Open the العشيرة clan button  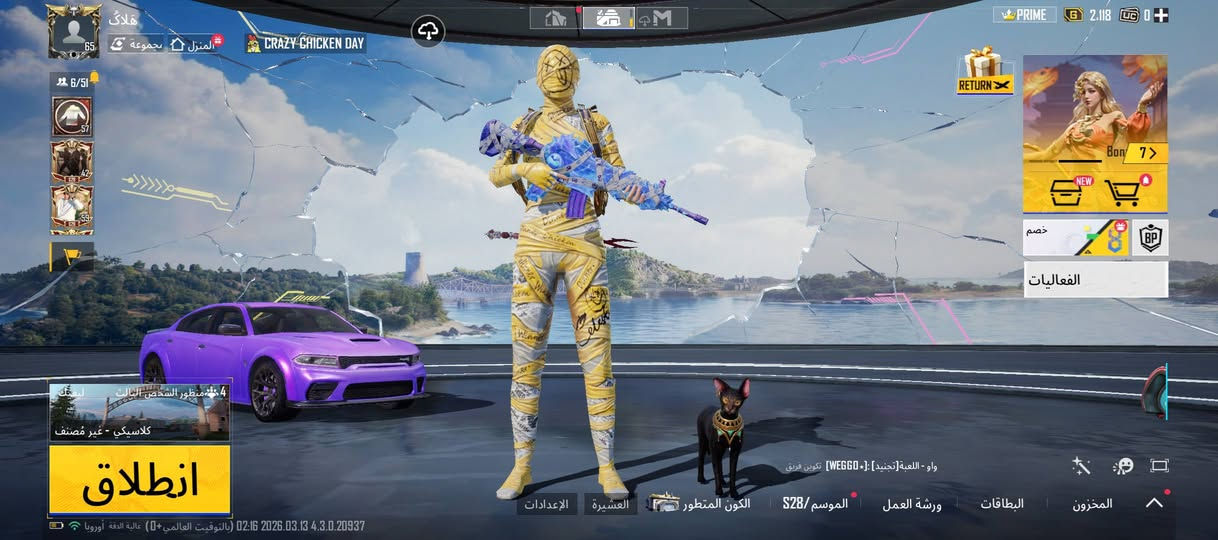pyautogui.click(x=610, y=504)
